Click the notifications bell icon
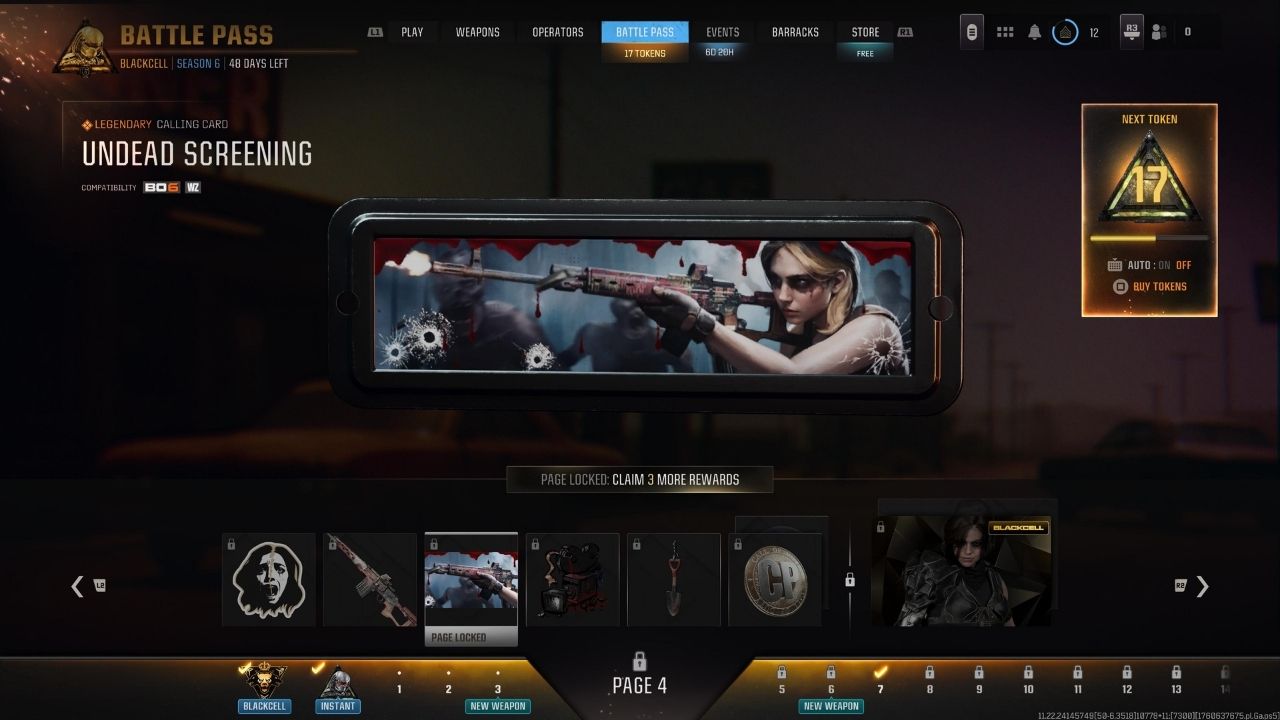1280x720 pixels. (1034, 32)
